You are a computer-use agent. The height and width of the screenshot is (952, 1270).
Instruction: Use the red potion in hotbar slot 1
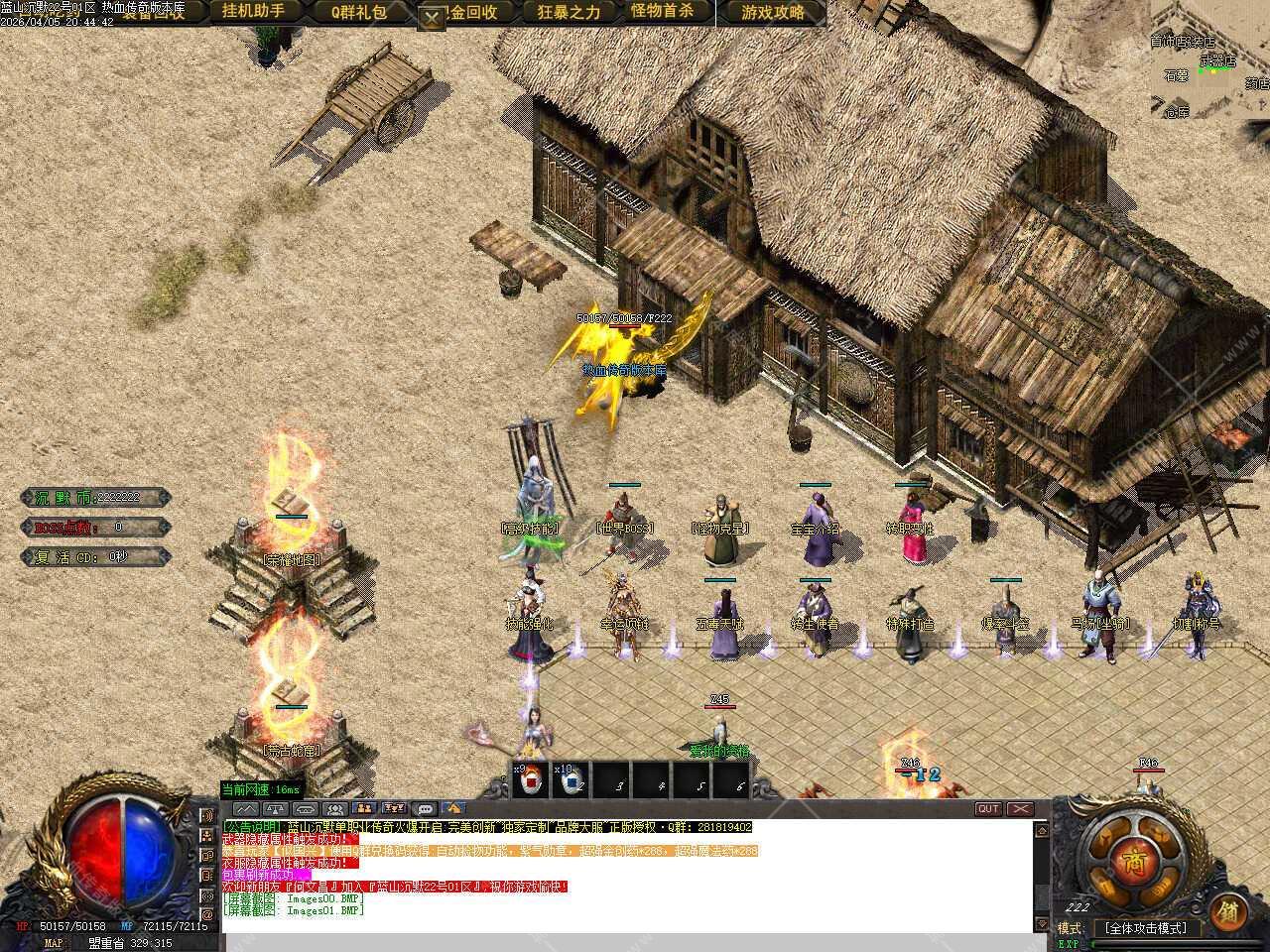530,779
